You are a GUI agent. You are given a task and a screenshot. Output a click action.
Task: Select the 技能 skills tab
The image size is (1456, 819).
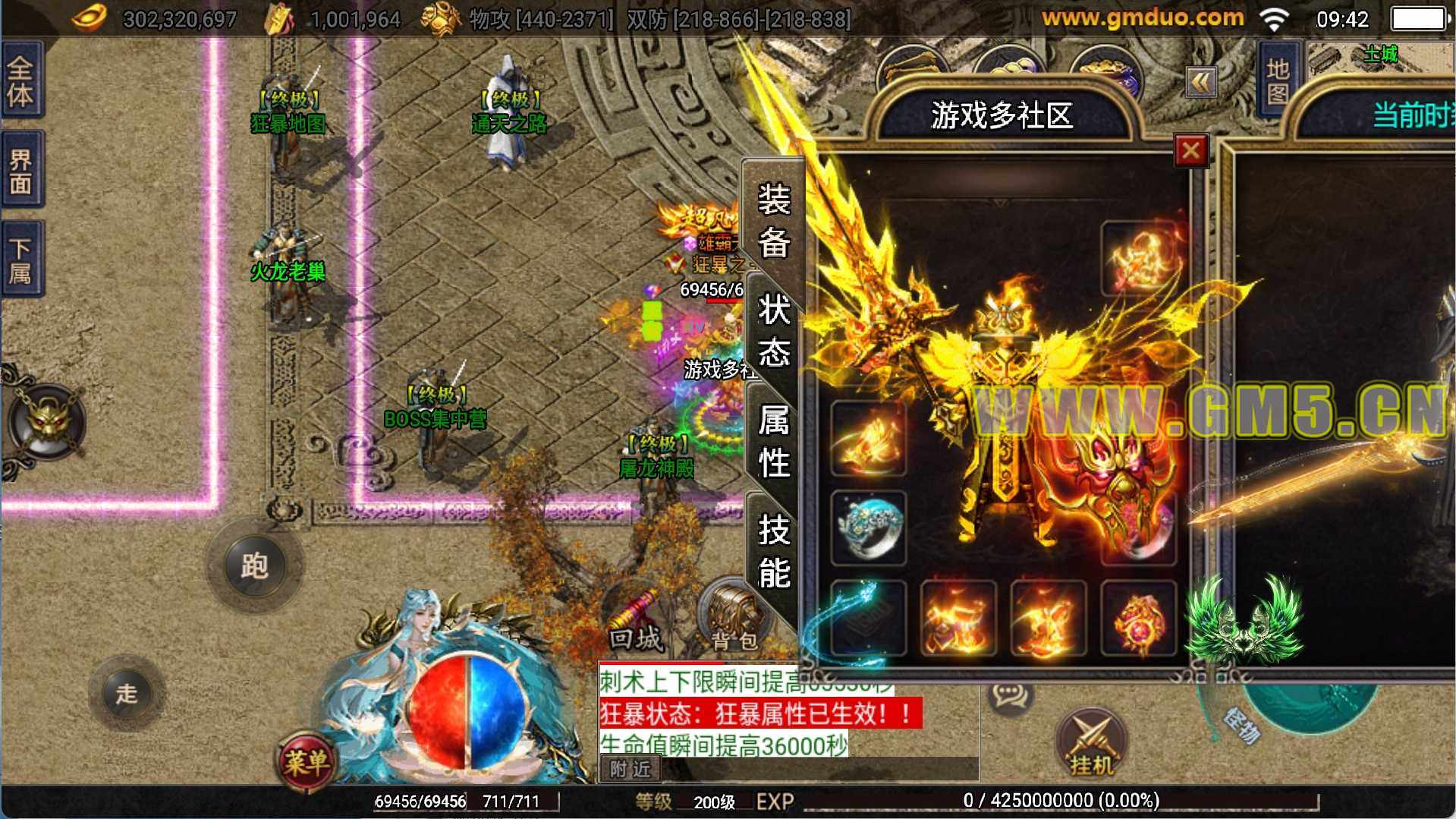click(774, 551)
